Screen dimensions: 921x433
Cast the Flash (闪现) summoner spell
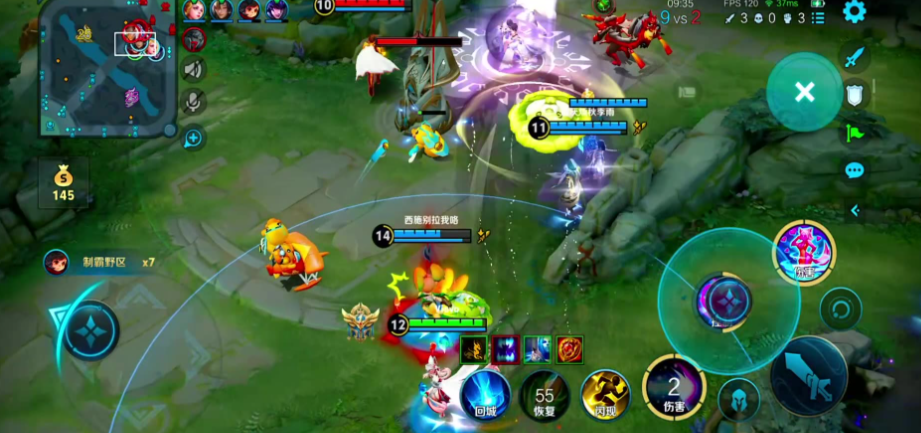[604, 393]
